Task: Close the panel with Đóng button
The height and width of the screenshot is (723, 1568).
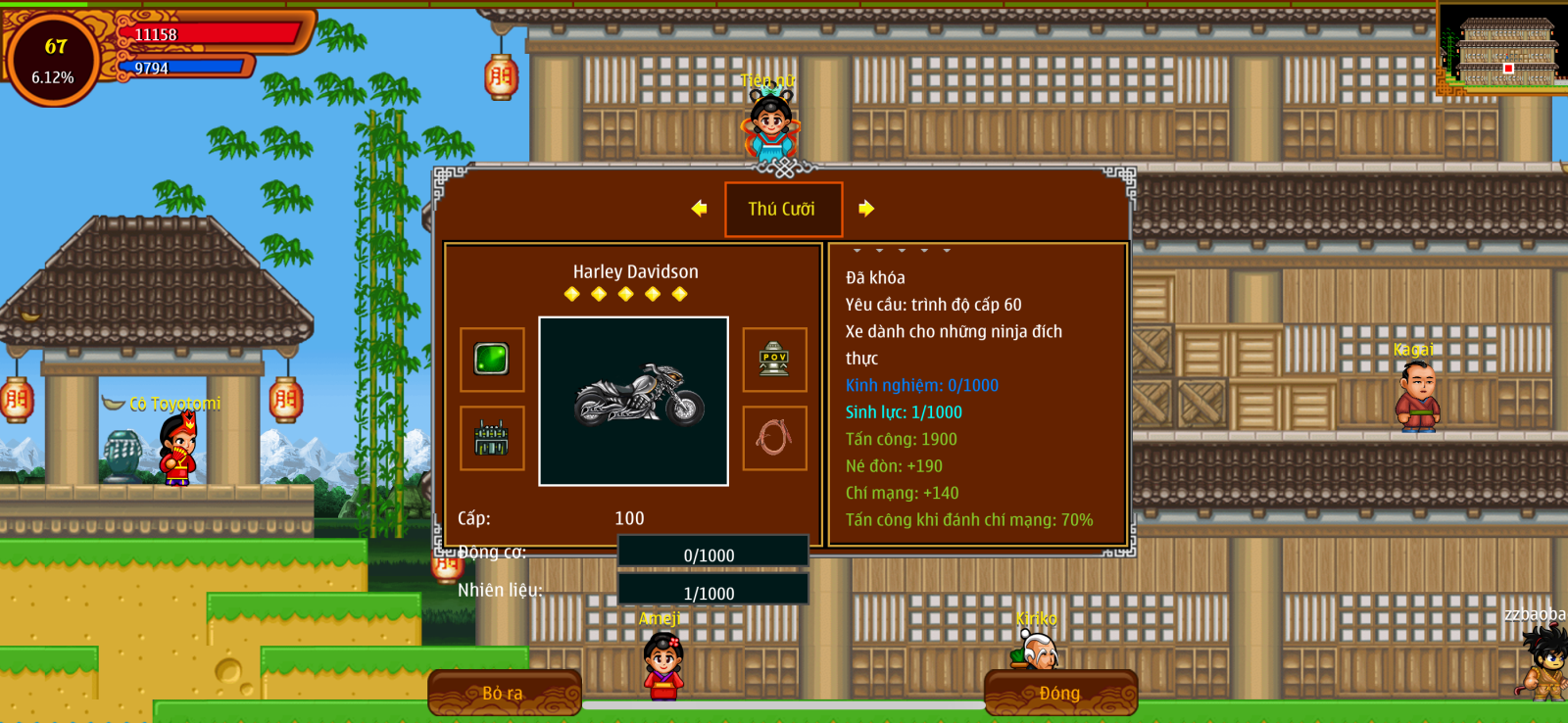Action: [x=1060, y=693]
